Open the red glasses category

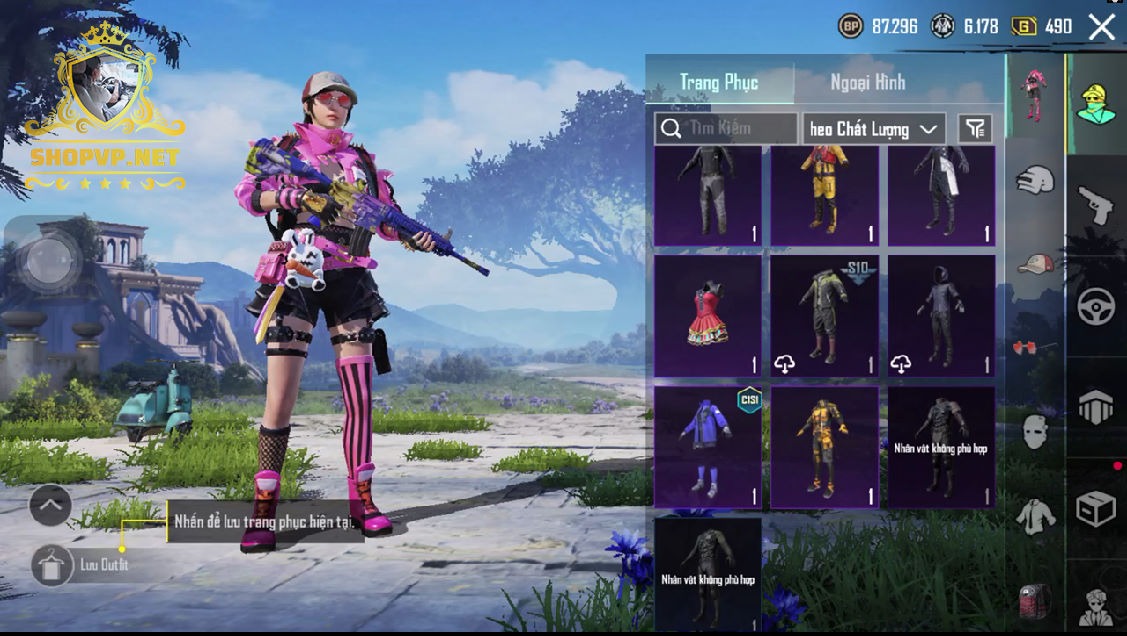point(1035,347)
